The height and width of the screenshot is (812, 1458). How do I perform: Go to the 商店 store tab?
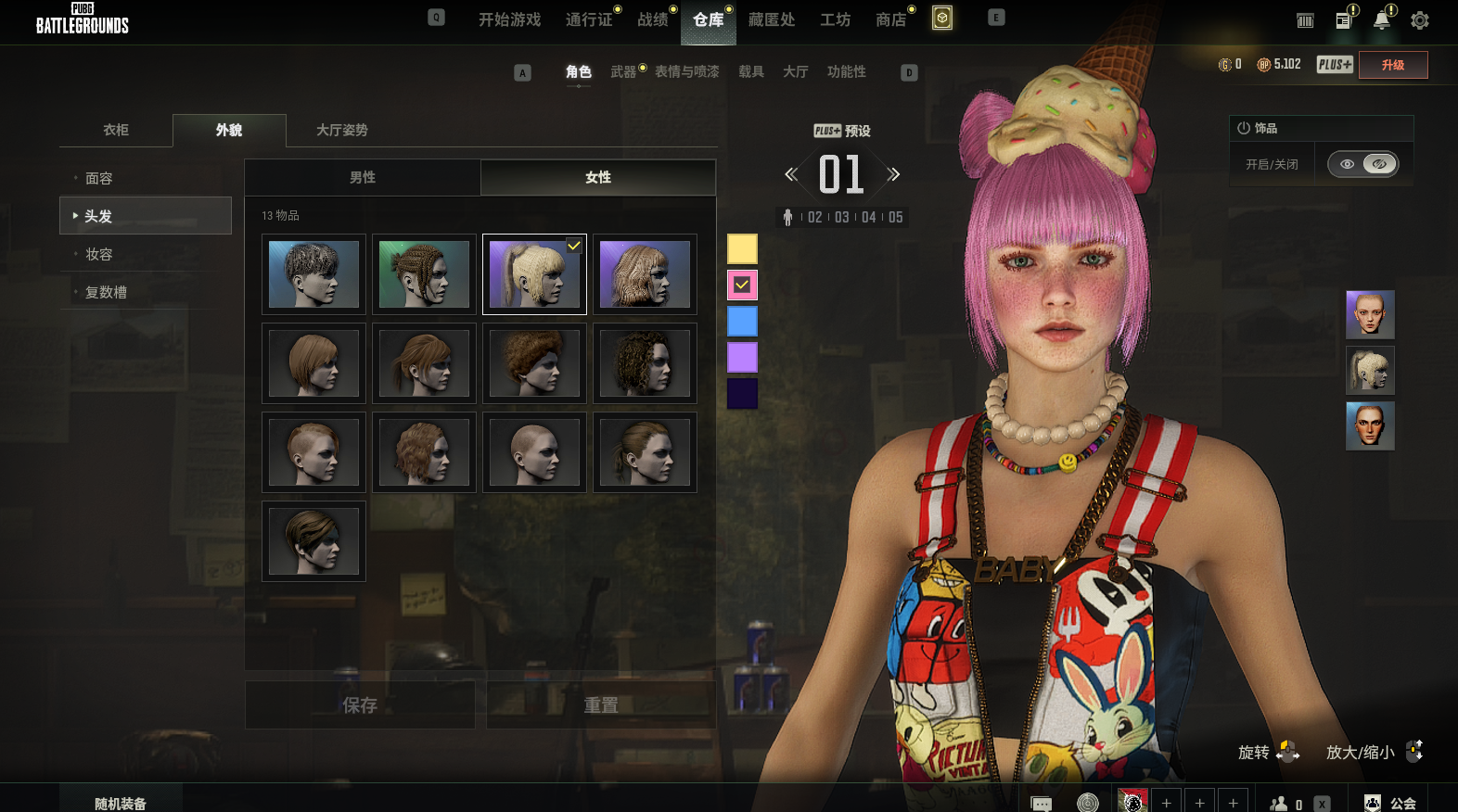[x=890, y=19]
